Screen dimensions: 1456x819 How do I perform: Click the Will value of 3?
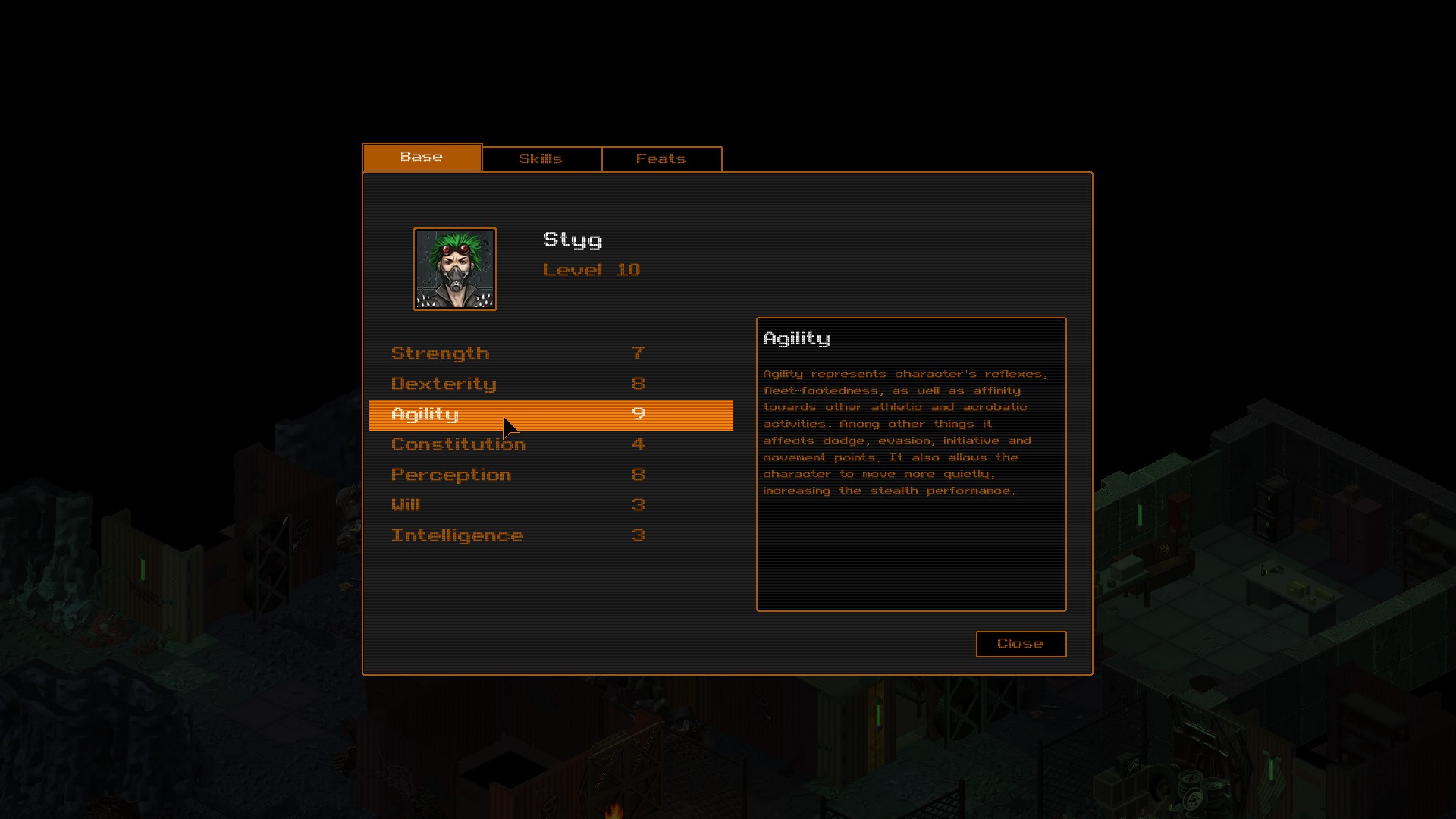(638, 505)
